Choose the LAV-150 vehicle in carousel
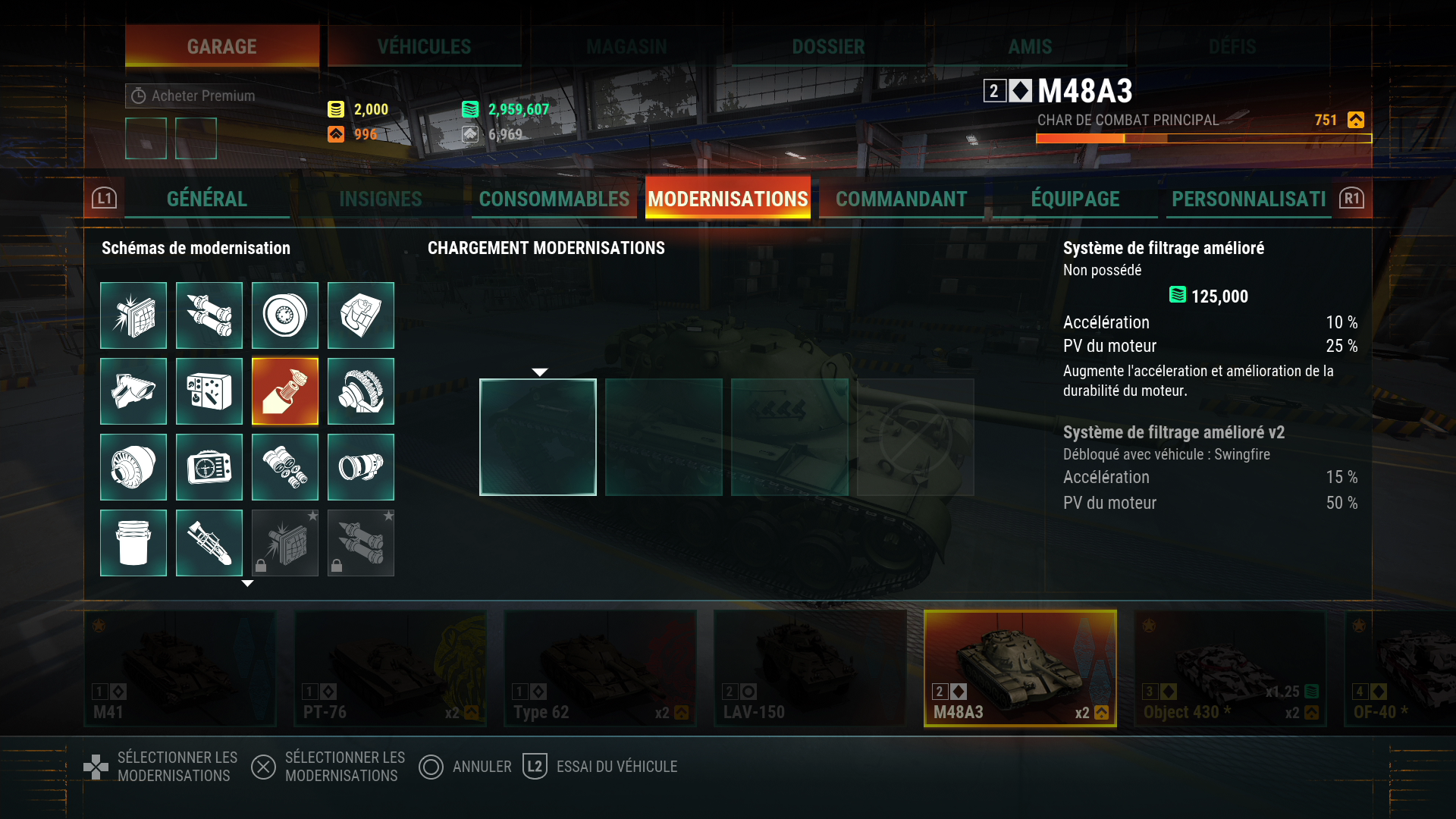The image size is (1456, 819). [810, 668]
